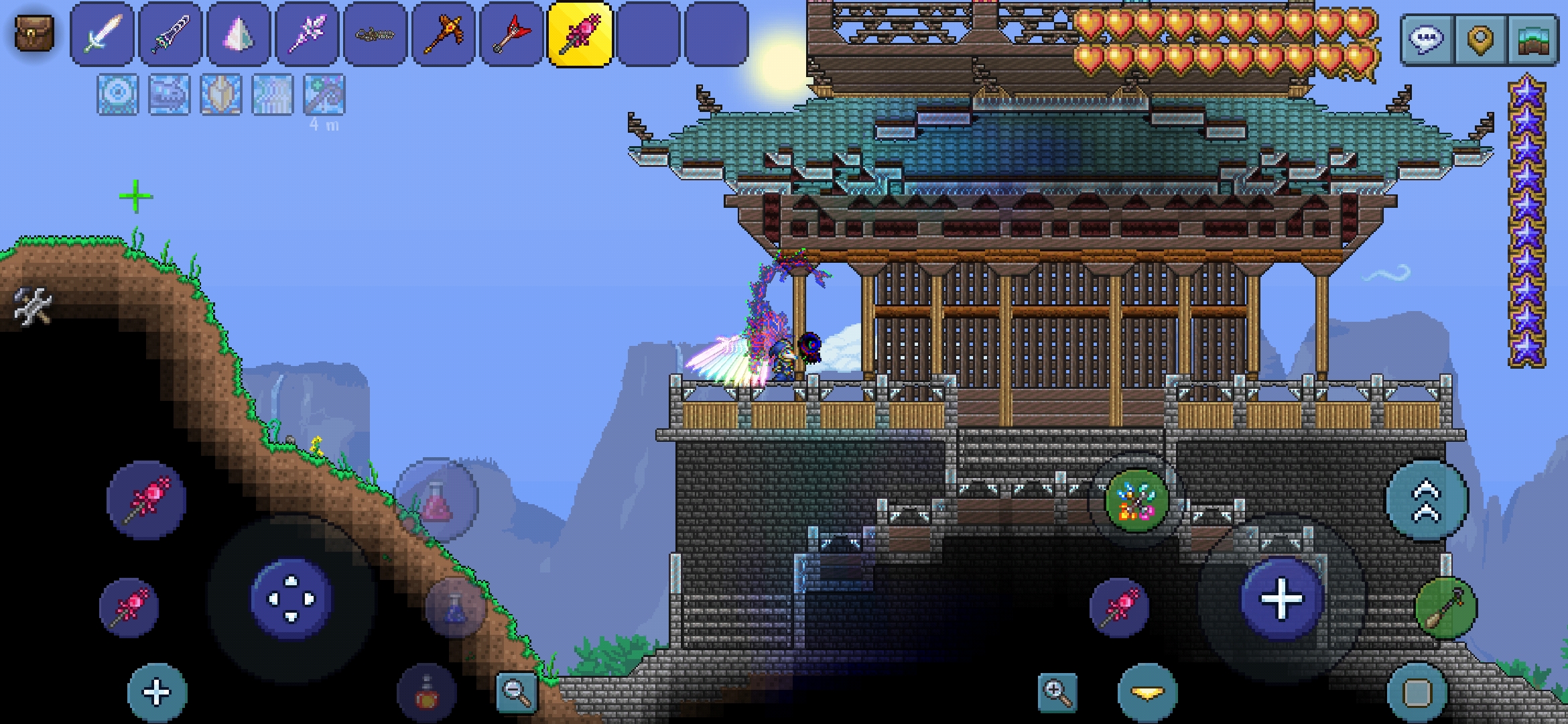Use the blue mana potion quick button

(456, 607)
